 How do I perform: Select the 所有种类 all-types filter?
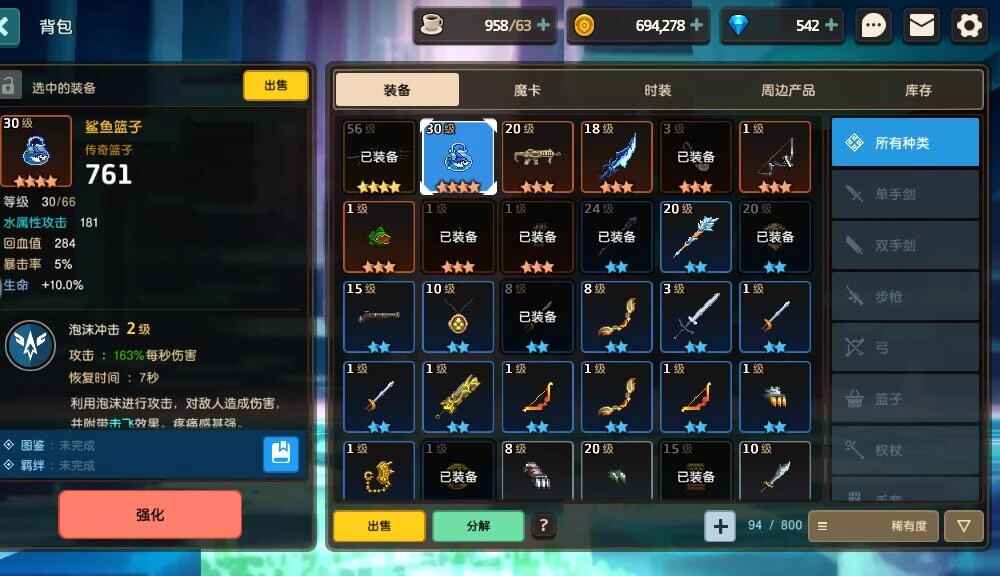click(905, 143)
